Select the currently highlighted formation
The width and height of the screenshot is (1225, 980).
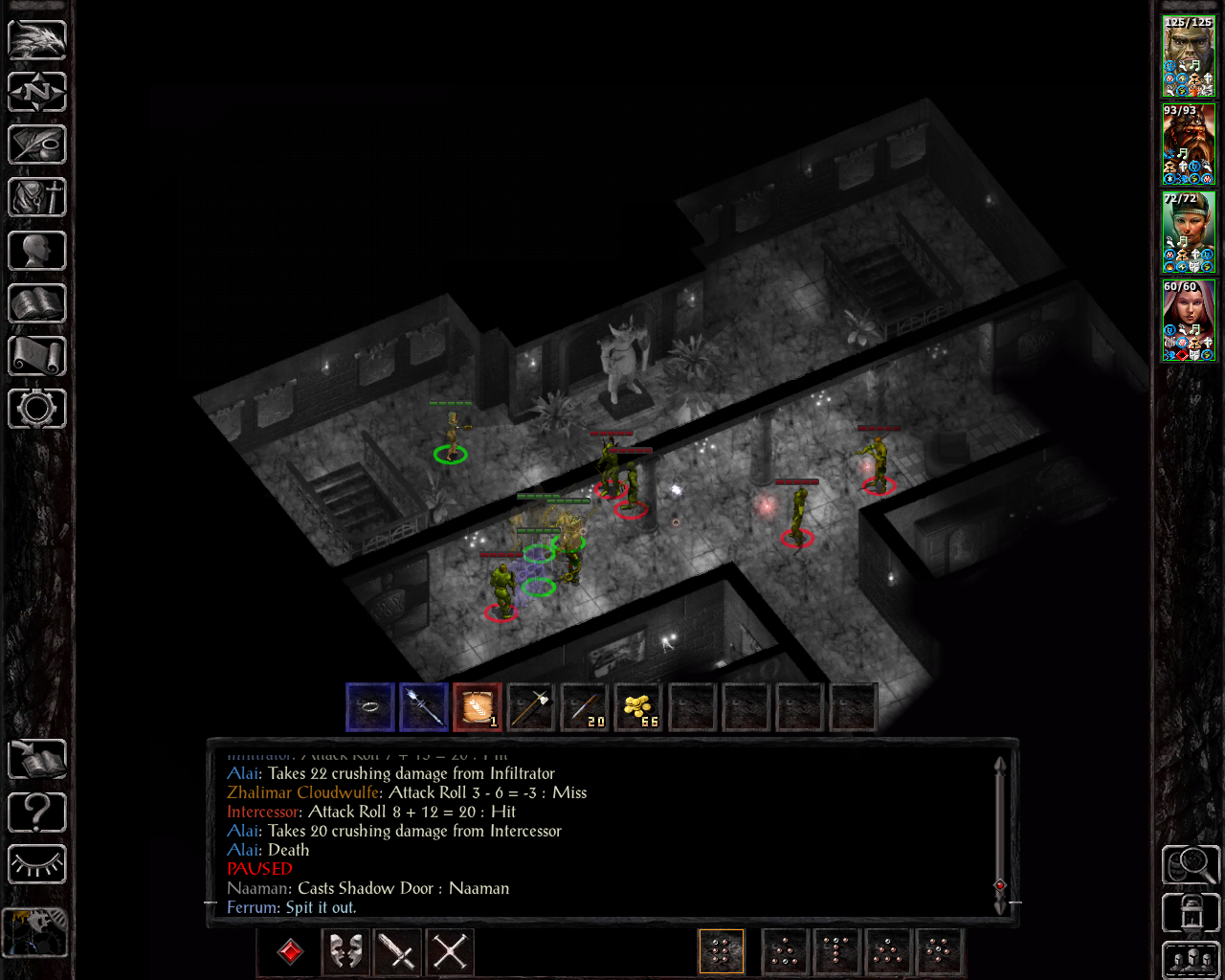(x=722, y=952)
